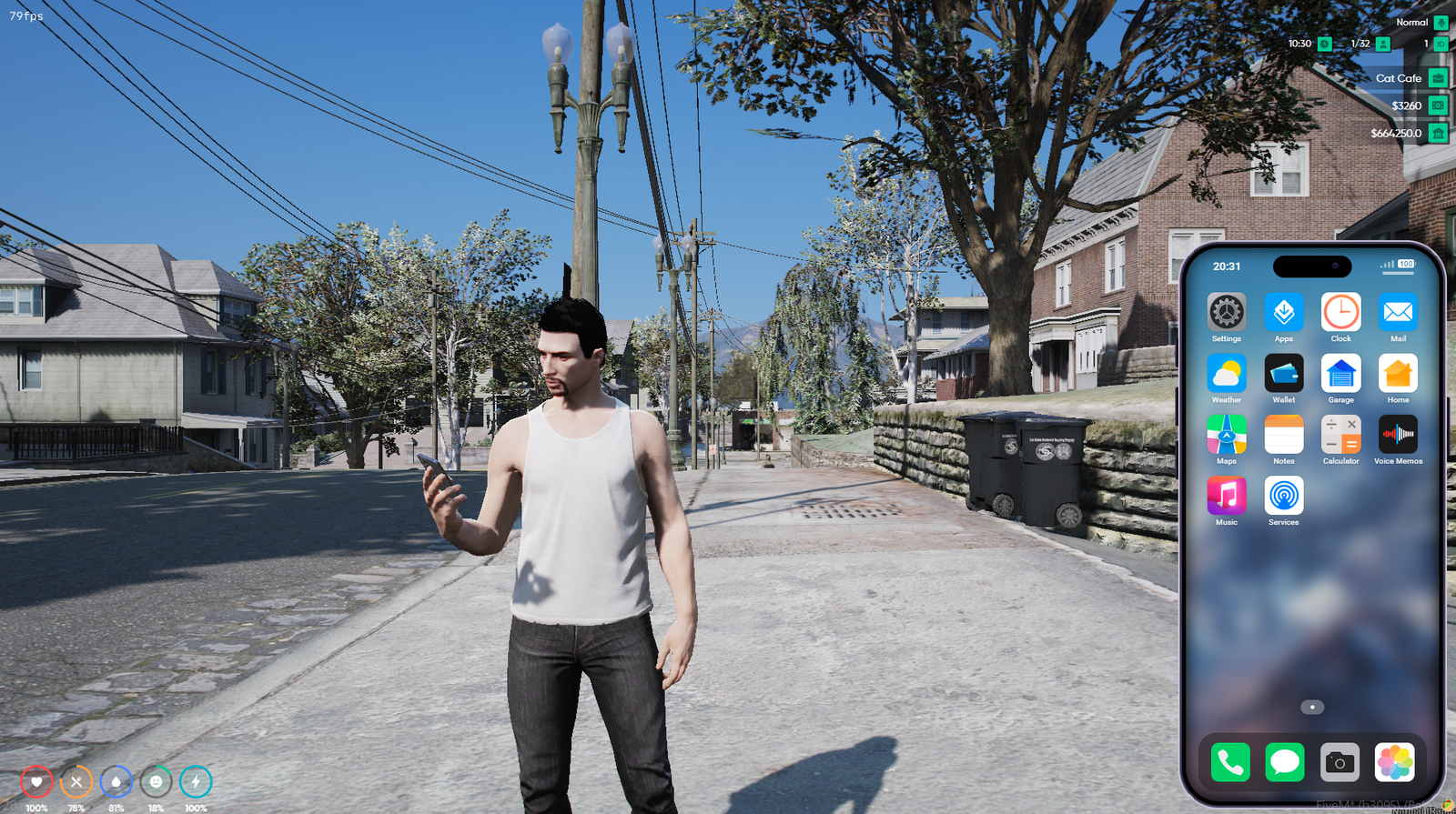The width and height of the screenshot is (1456, 814).
Task: Open the Settings app on the phone
Action: (1226, 313)
